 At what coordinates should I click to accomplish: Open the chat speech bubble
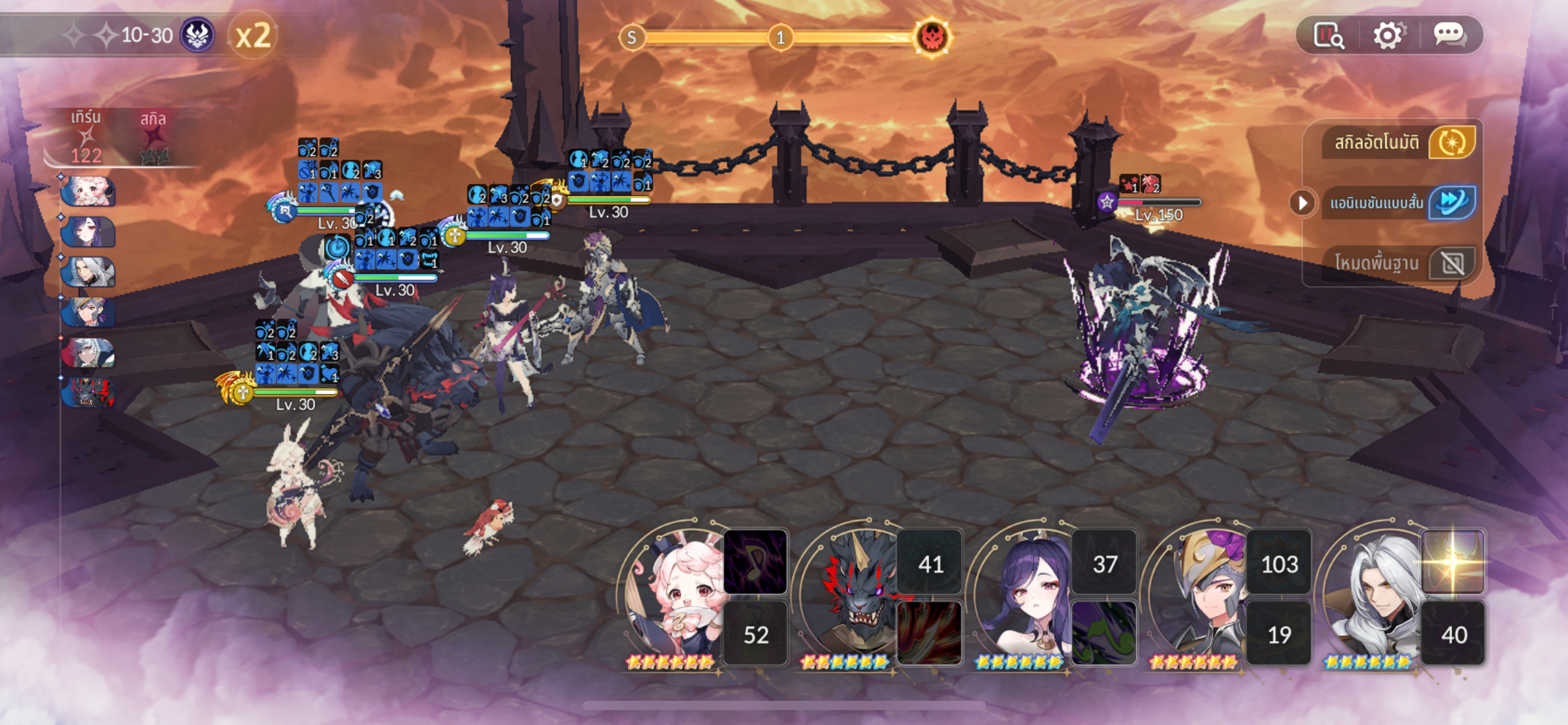tap(1449, 35)
